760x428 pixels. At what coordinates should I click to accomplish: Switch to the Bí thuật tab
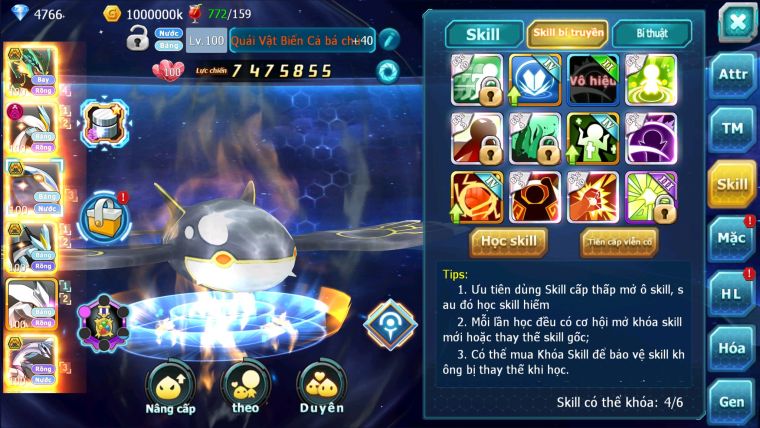point(651,33)
